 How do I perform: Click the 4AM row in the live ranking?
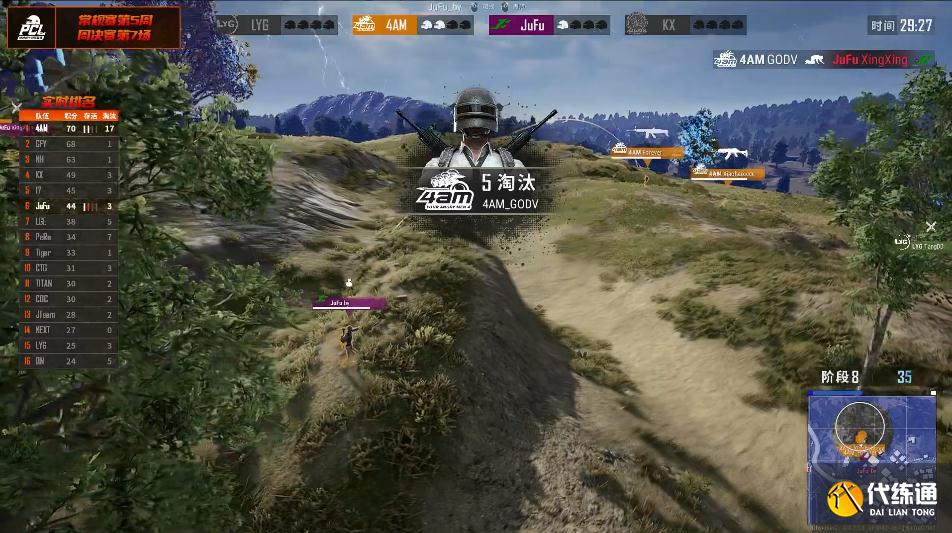(x=68, y=128)
